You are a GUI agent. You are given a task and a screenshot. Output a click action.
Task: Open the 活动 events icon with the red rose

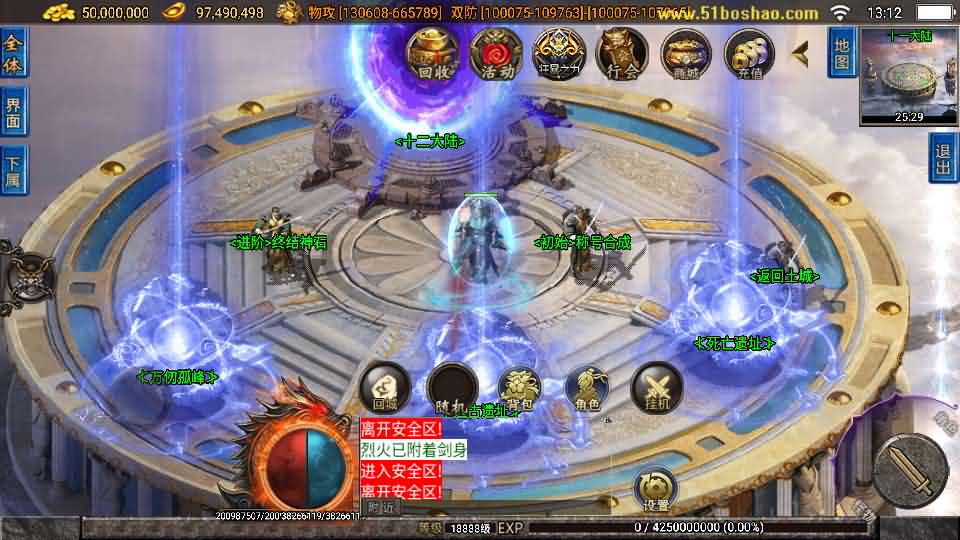coord(496,54)
